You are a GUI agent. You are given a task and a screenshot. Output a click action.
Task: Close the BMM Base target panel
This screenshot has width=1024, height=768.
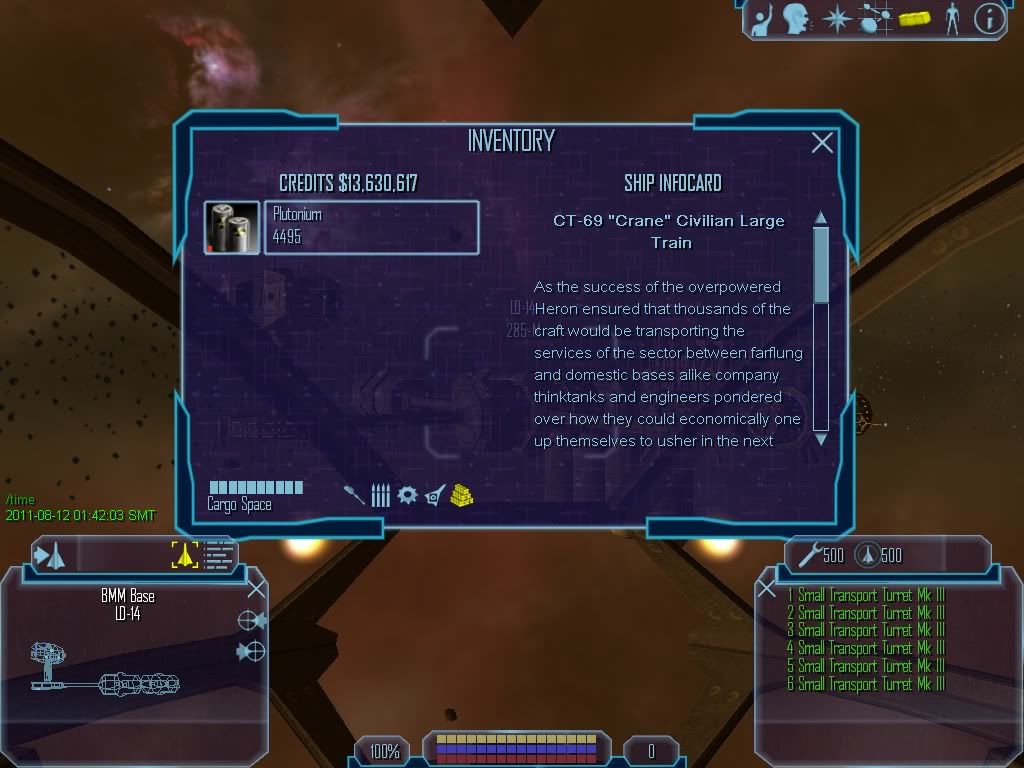[x=256, y=588]
